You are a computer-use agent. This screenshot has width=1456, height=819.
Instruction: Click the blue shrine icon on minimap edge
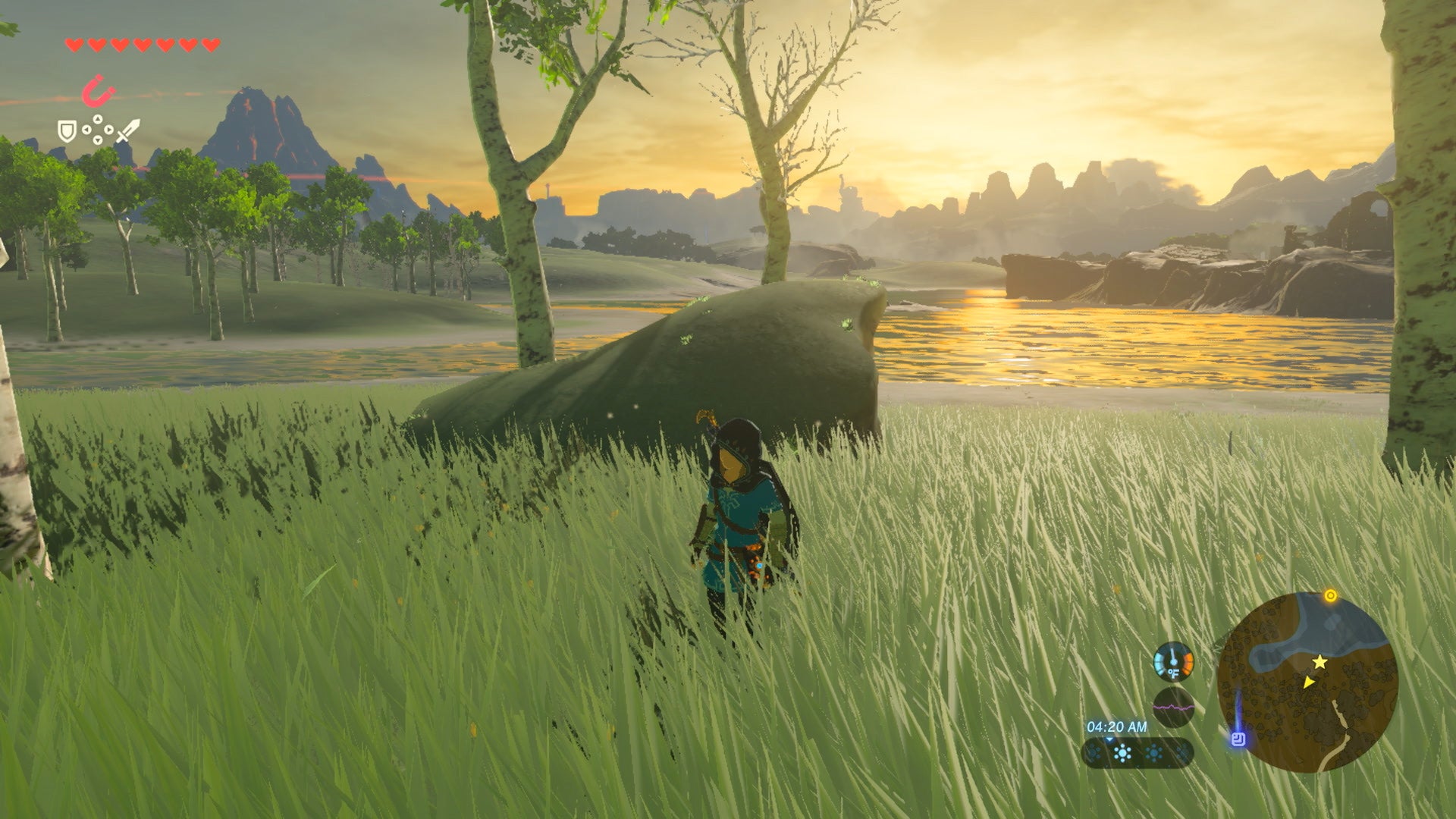(1238, 739)
